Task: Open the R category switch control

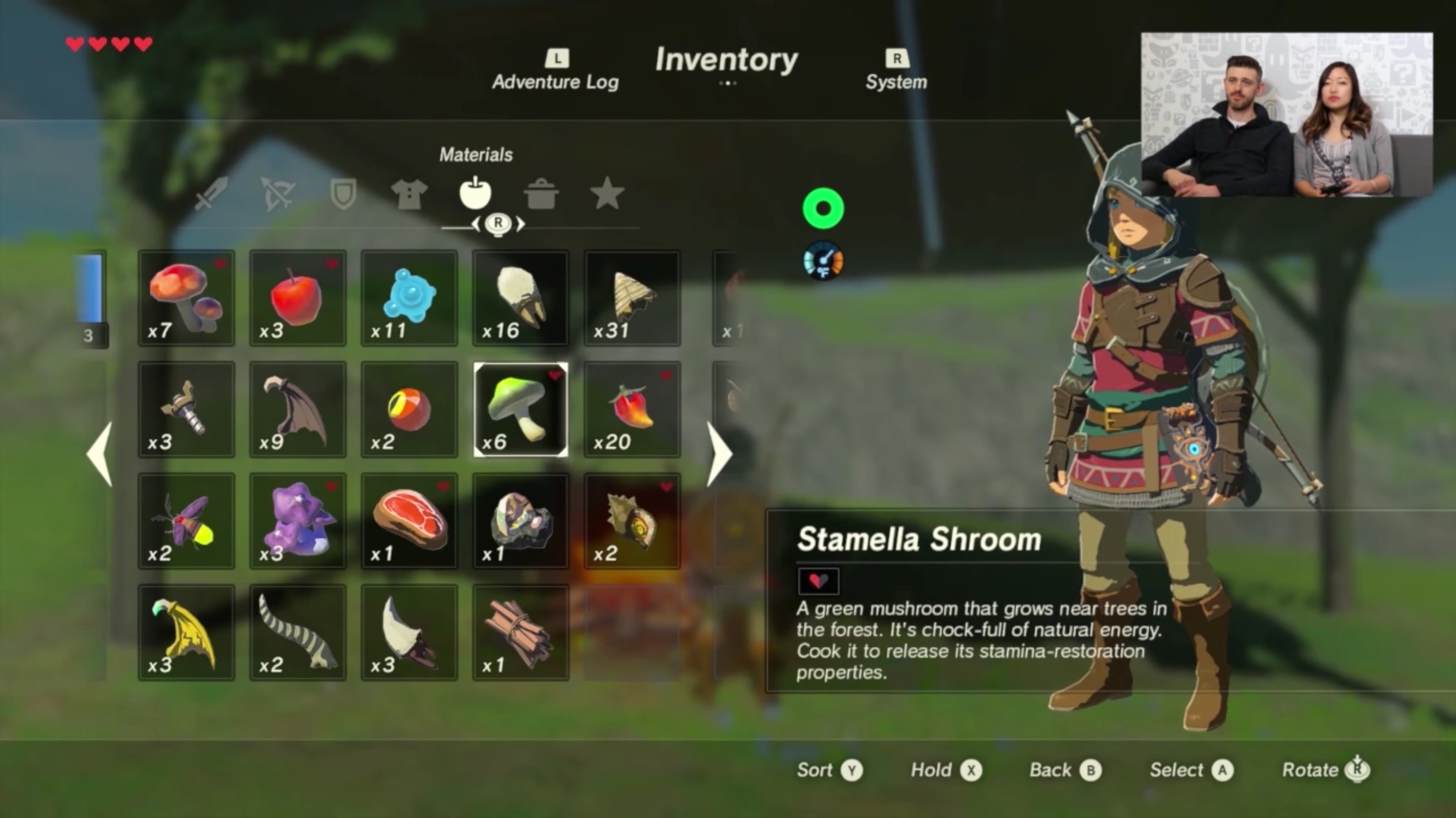Action: pos(497,224)
